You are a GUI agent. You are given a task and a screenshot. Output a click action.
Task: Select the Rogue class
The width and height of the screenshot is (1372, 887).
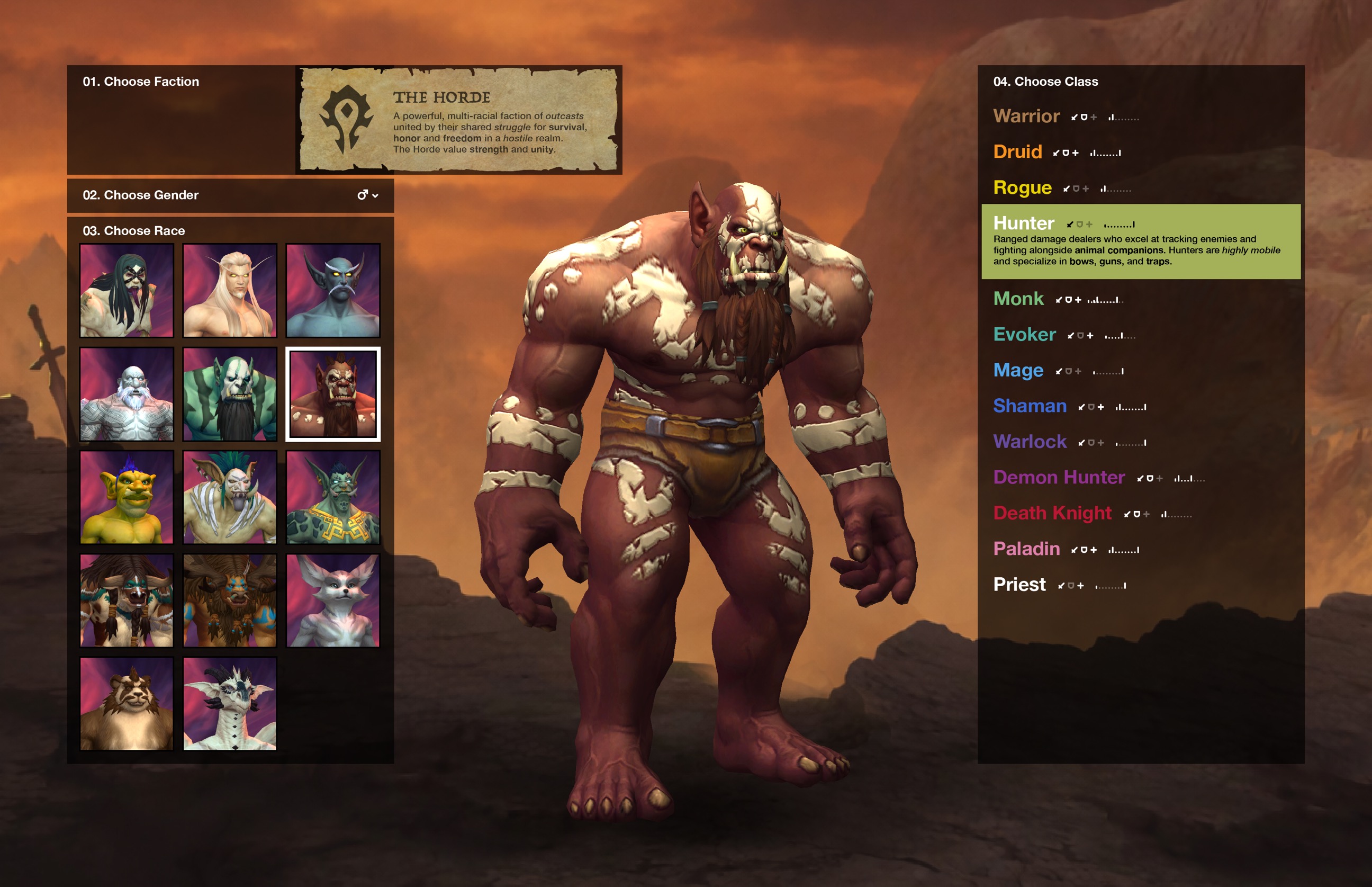pos(1022,188)
